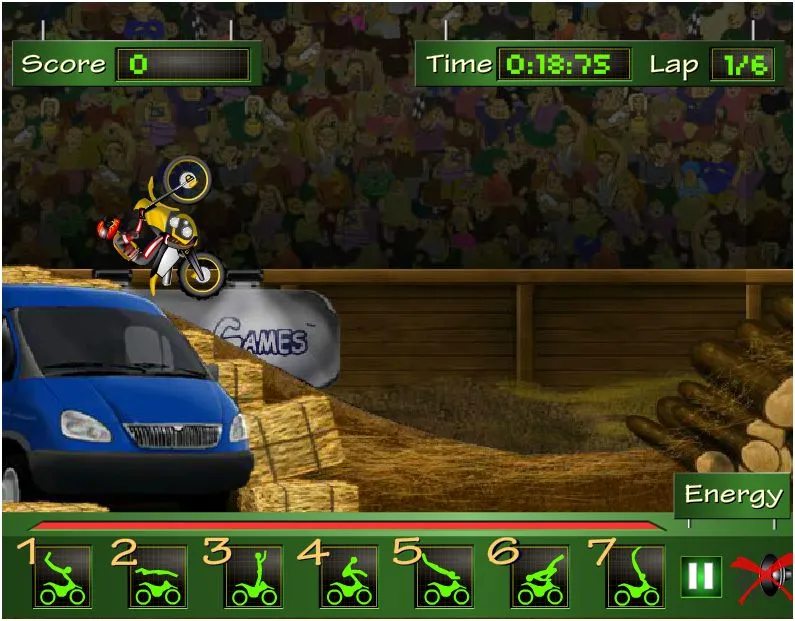Image resolution: width=795 pixels, height=621 pixels.
Task: Choose stunt trick number 3
Action: (x=253, y=578)
